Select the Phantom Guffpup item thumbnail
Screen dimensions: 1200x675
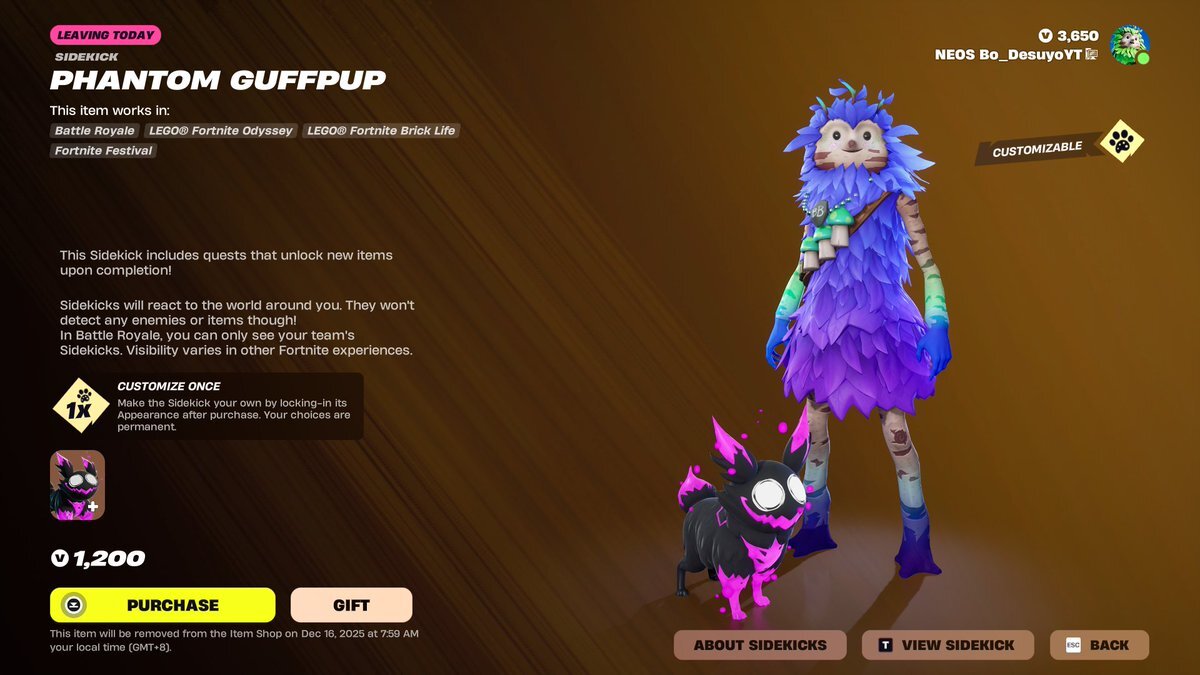(77, 485)
